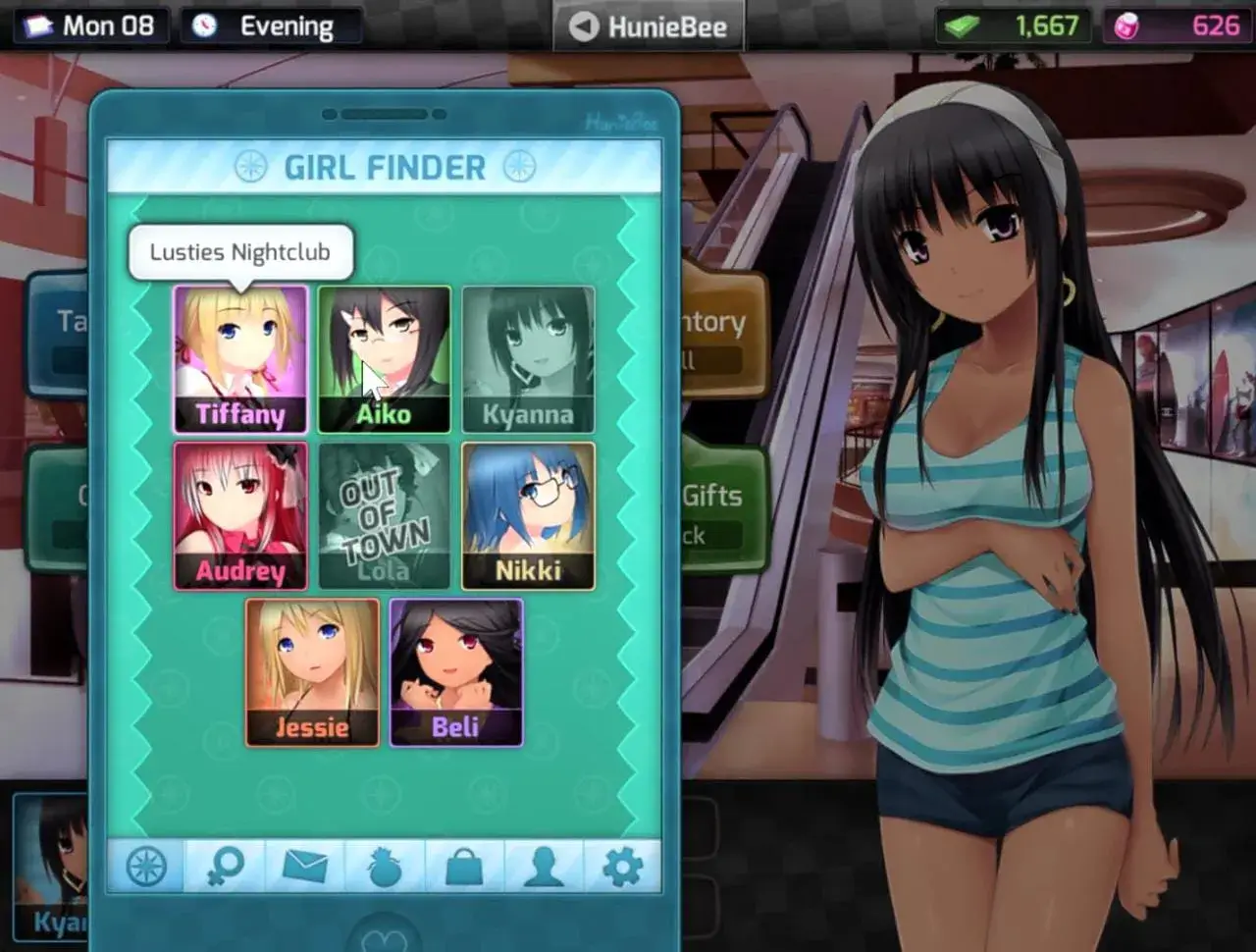
Task: Click the greyed-out Kyanna portrait
Action: tap(529, 358)
